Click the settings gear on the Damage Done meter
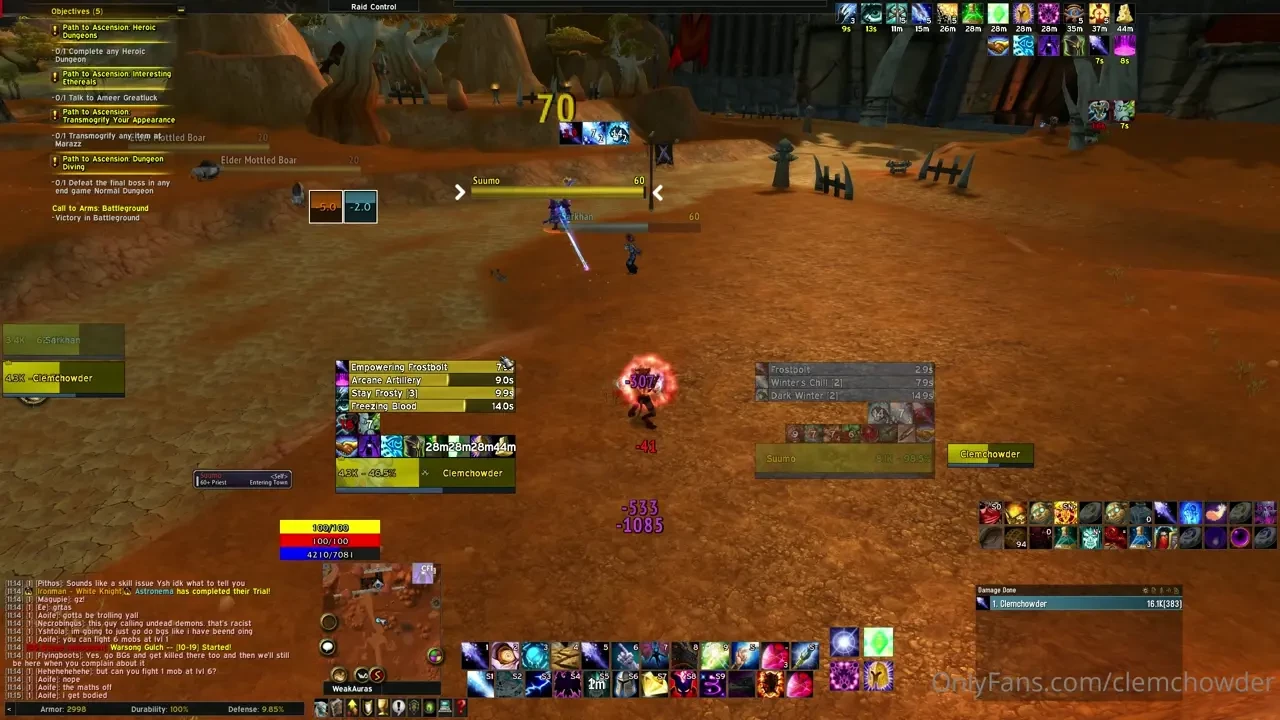This screenshot has height=720, width=1280. [x=1145, y=590]
